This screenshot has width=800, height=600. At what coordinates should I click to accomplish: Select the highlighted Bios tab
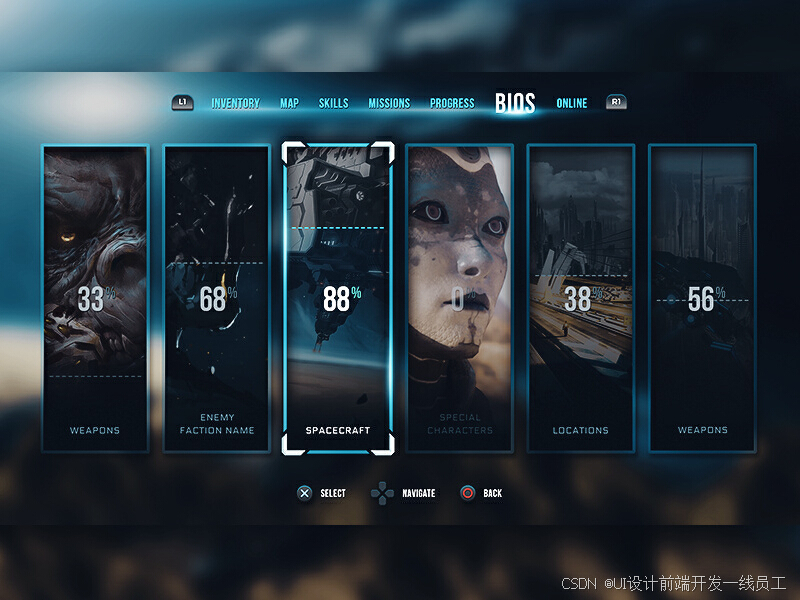(x=515, y=103)
